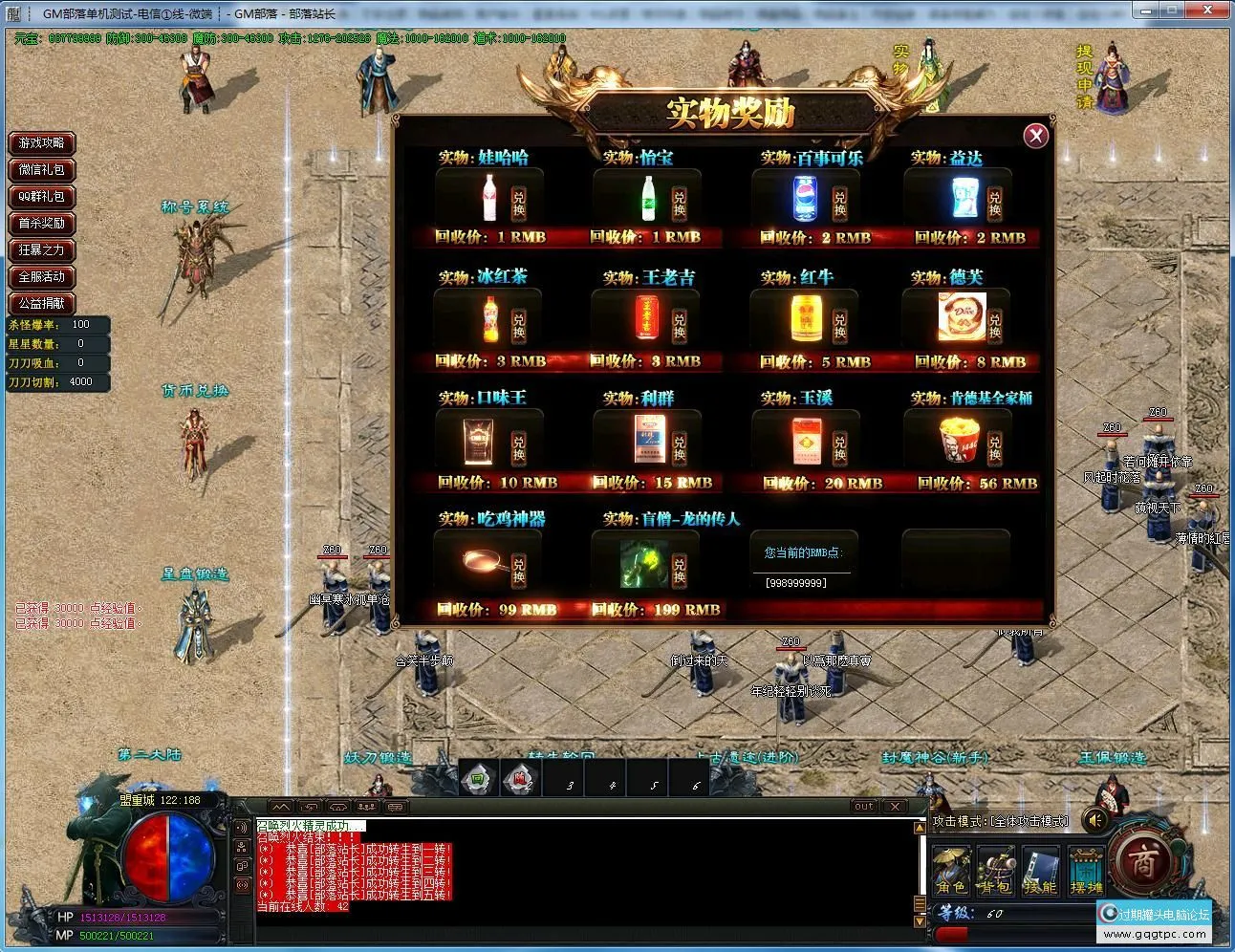
Task: Redeem the 吃鸡神器 frying pan
Action: click(518, 569)
